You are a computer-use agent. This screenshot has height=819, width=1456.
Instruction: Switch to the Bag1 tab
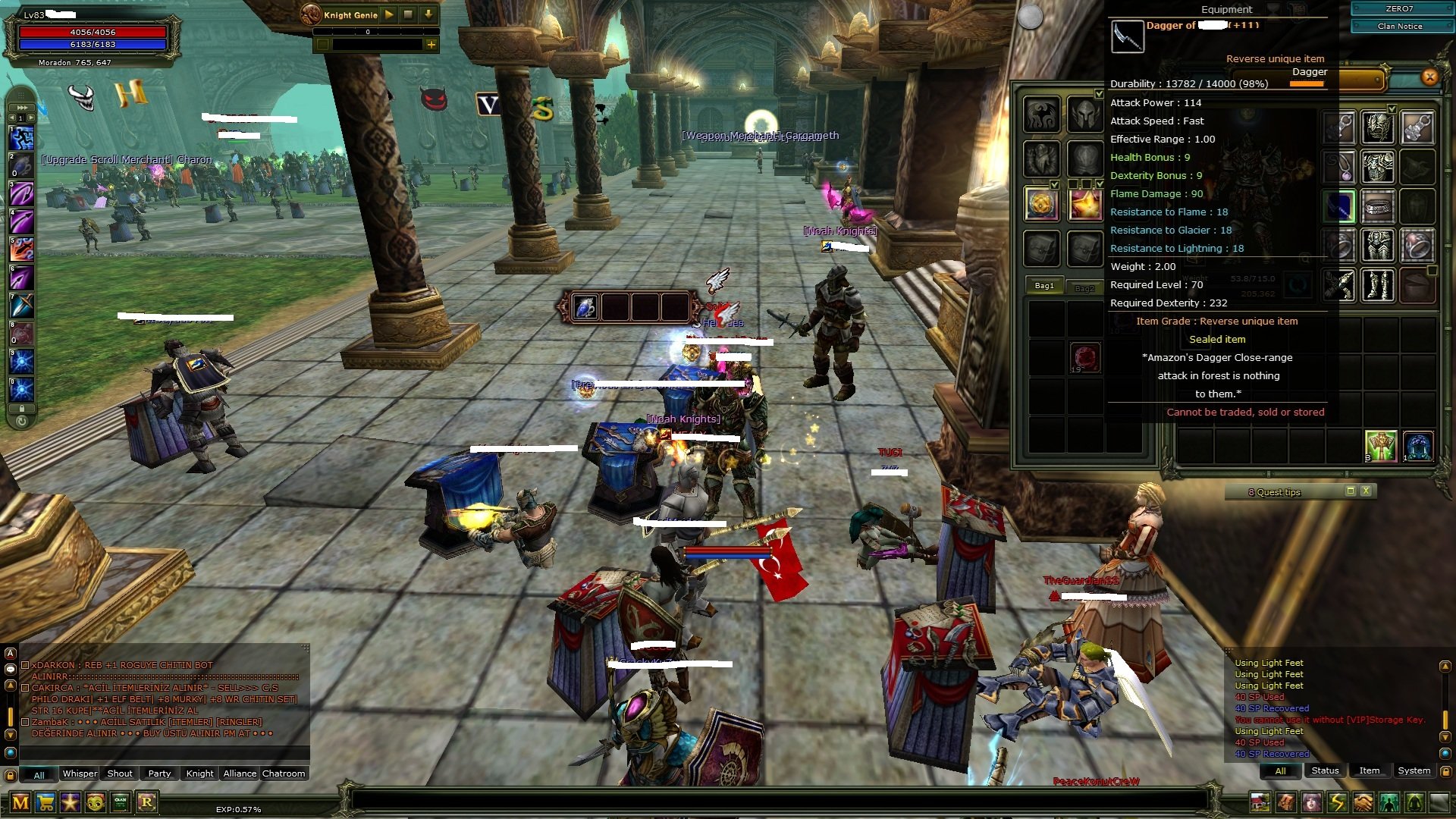(1044, 286)
